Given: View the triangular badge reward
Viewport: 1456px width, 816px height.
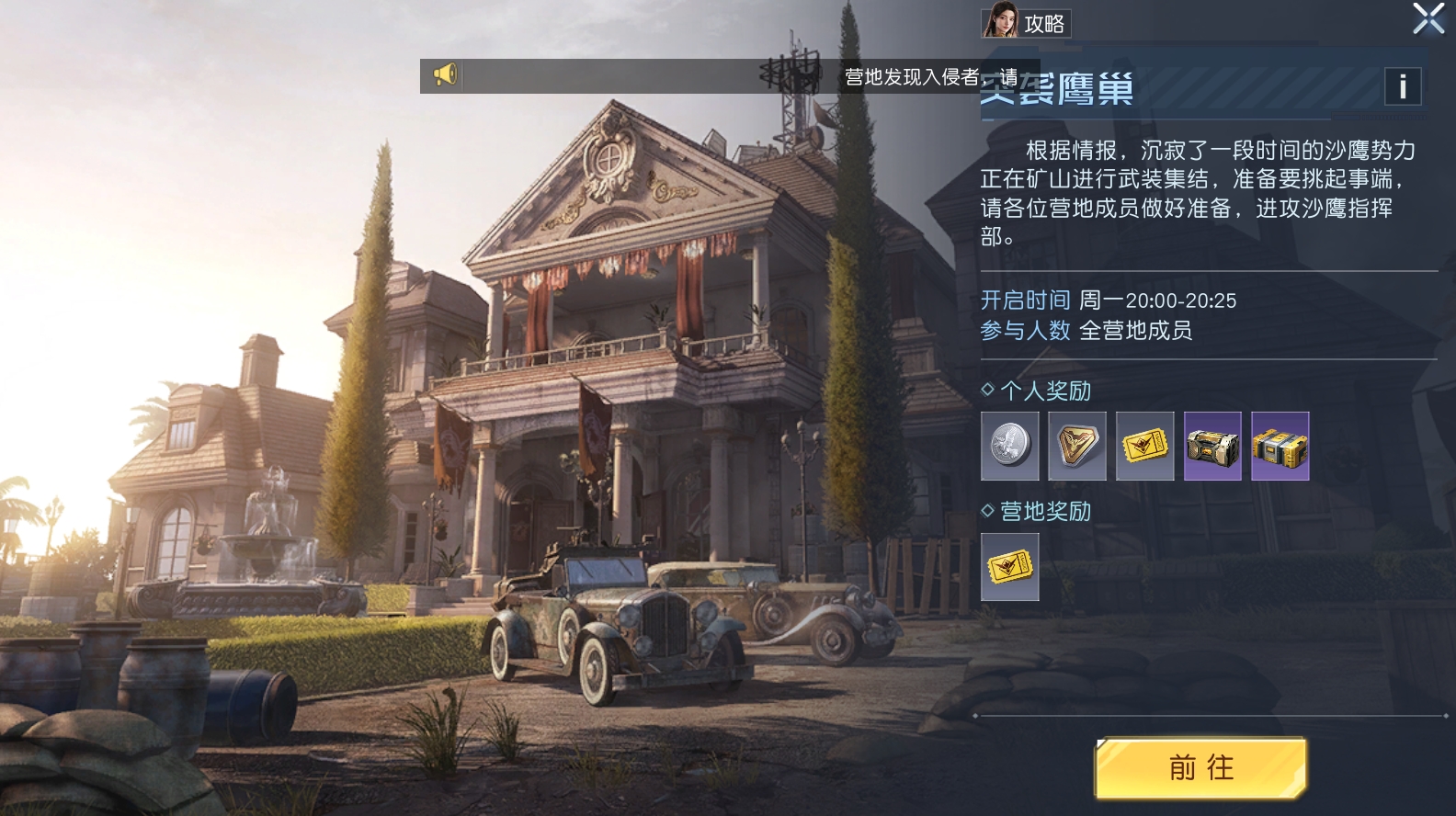Looking at the screenshot, I should pos(1077,446).
